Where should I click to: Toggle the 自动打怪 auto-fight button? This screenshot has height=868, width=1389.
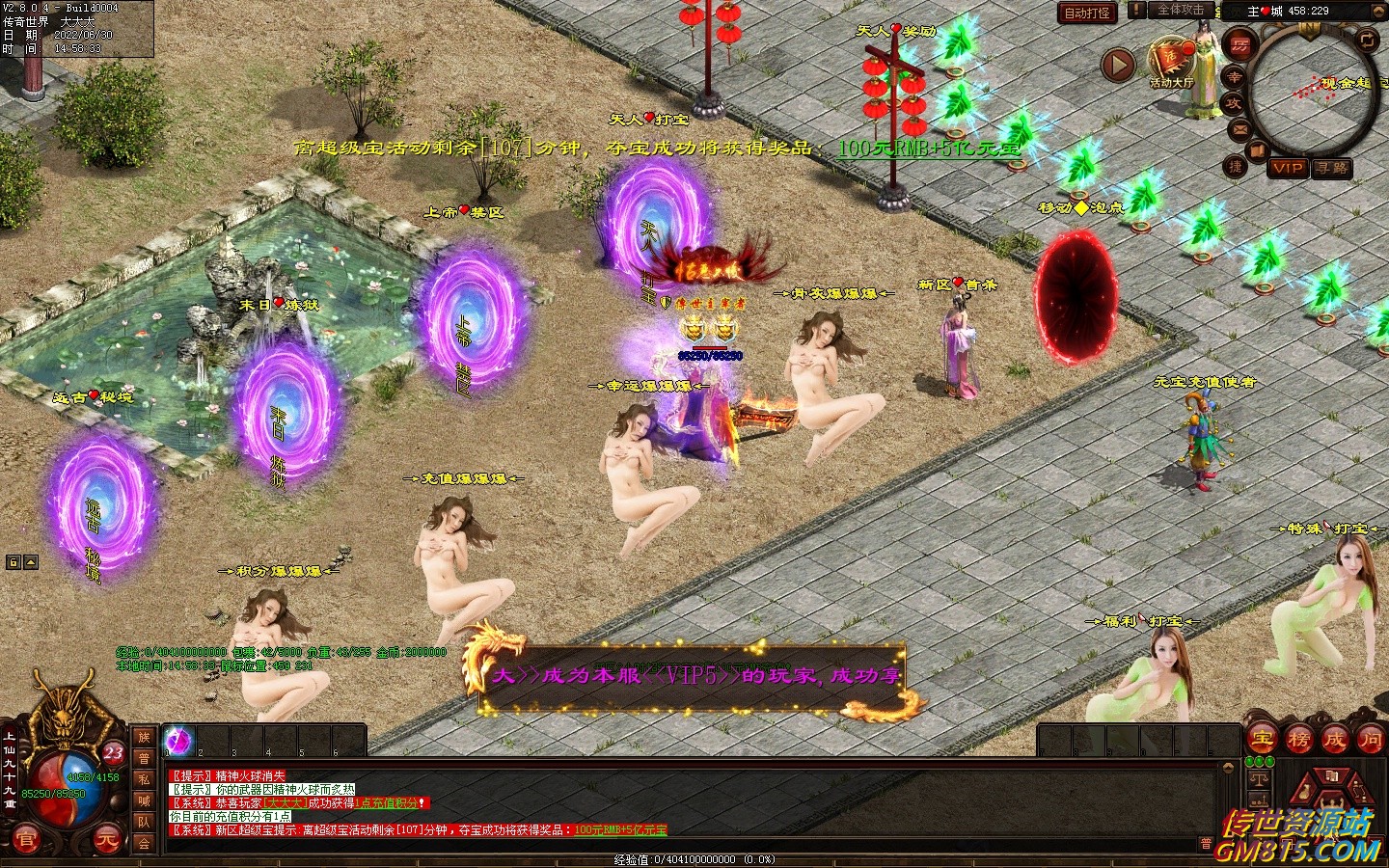[x=1087, y=13]
